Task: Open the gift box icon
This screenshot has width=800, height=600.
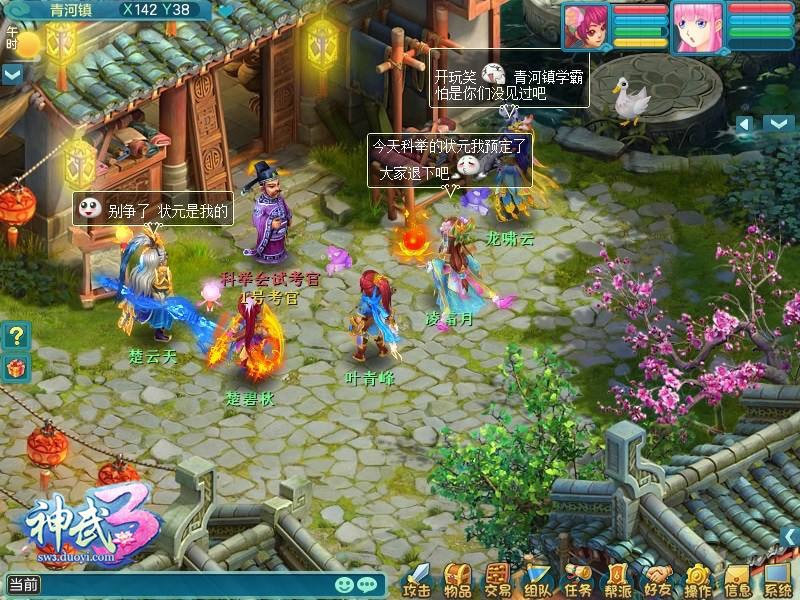Action: pyautogui.click(x=14, y=367)
